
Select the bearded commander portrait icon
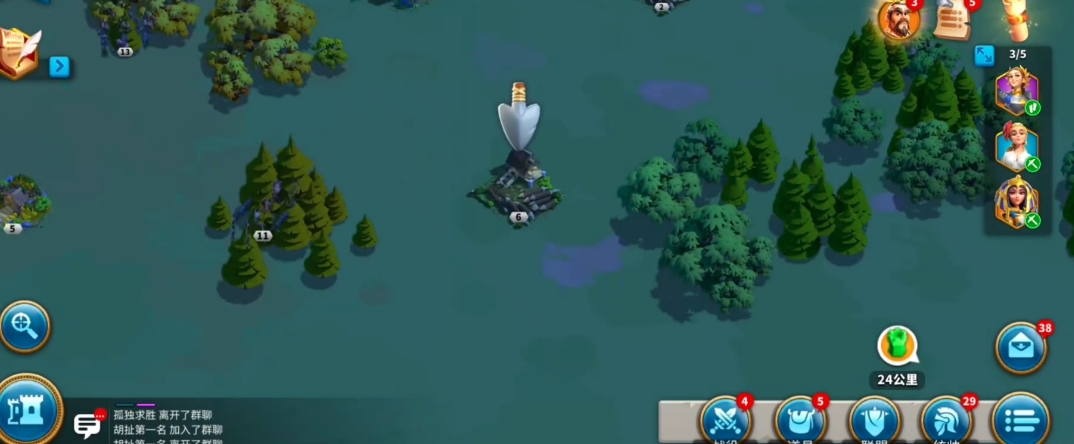click(x=897, y=20)
